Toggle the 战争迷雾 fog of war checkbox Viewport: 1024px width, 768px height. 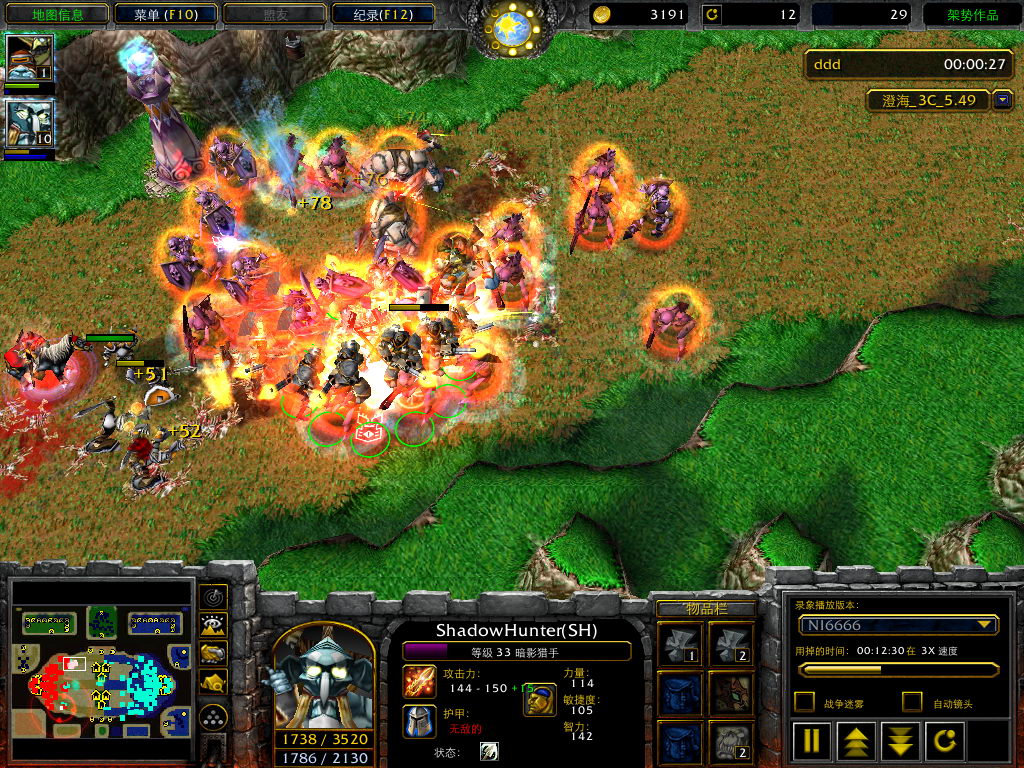coord(803,702)
